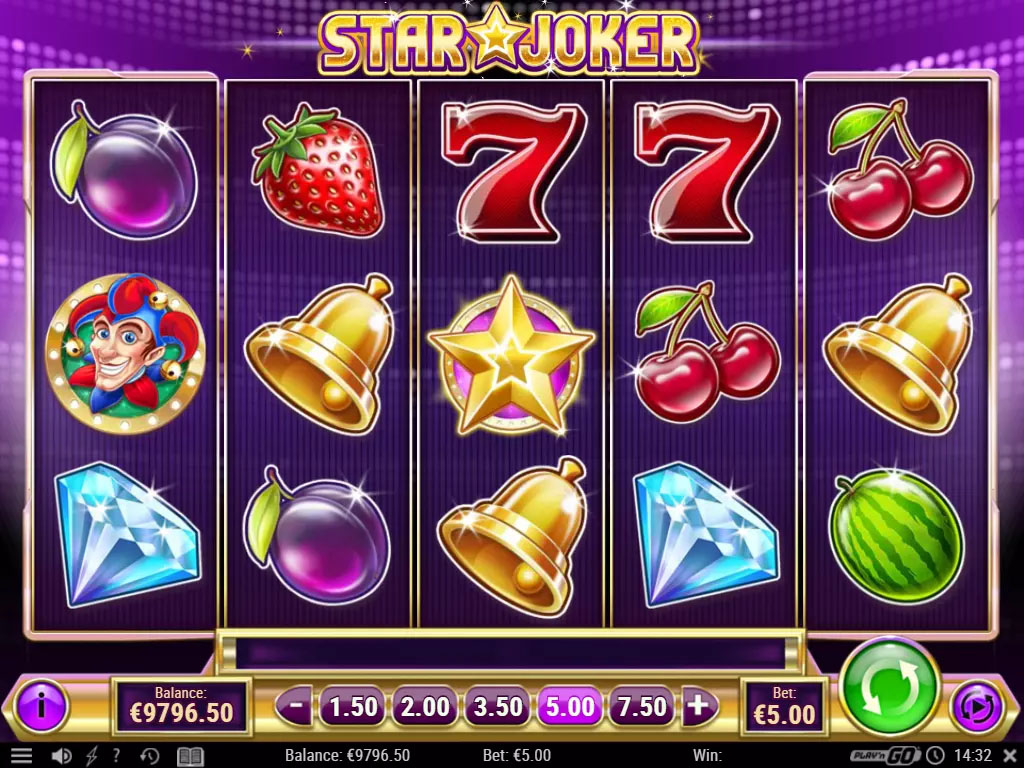Spin the reels with the green button
Viewport: 1024px width, 768px height.
click(x=889, y=690)
